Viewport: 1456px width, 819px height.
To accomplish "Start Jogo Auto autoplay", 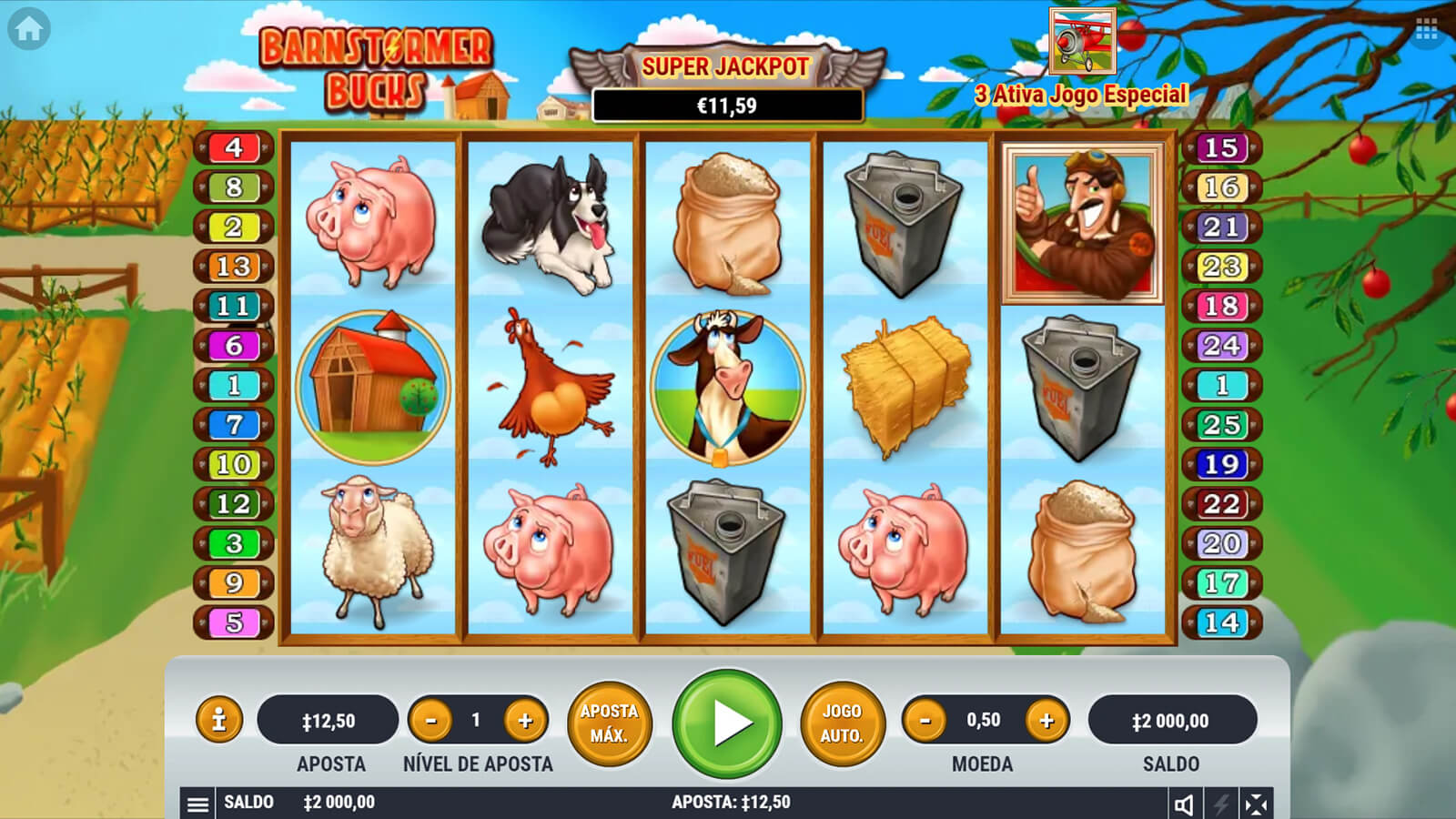I will click(842, 723).
